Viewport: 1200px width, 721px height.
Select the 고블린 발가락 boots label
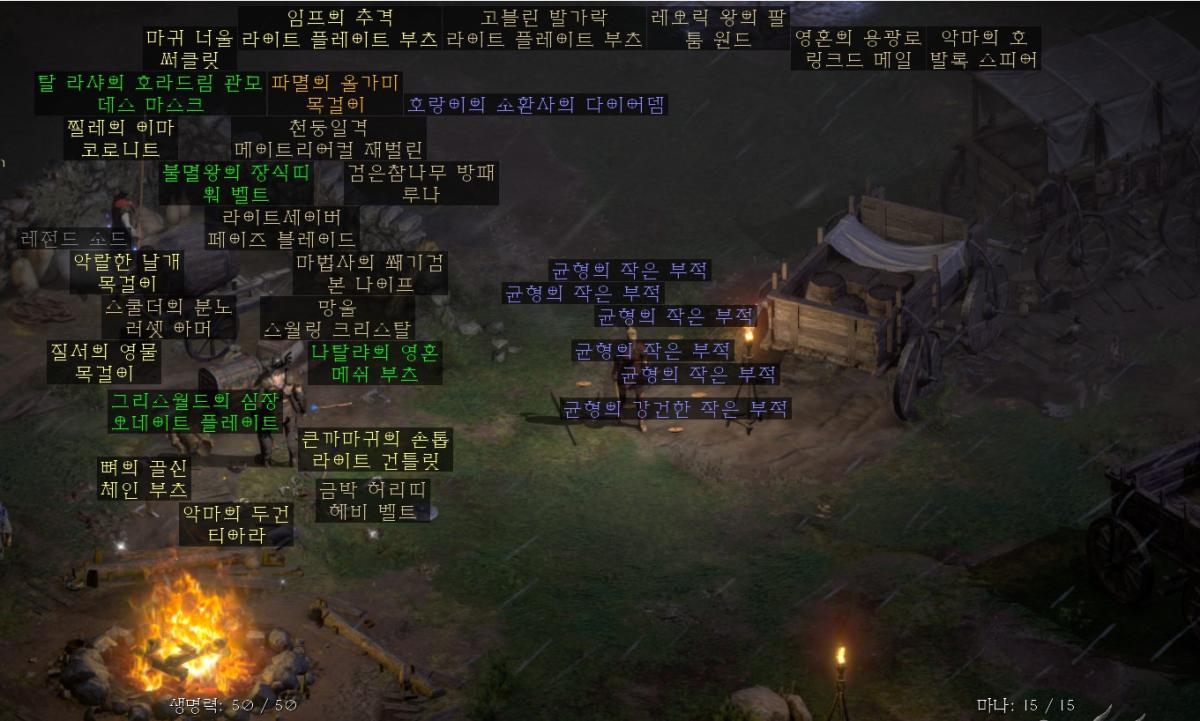point(543,29)
